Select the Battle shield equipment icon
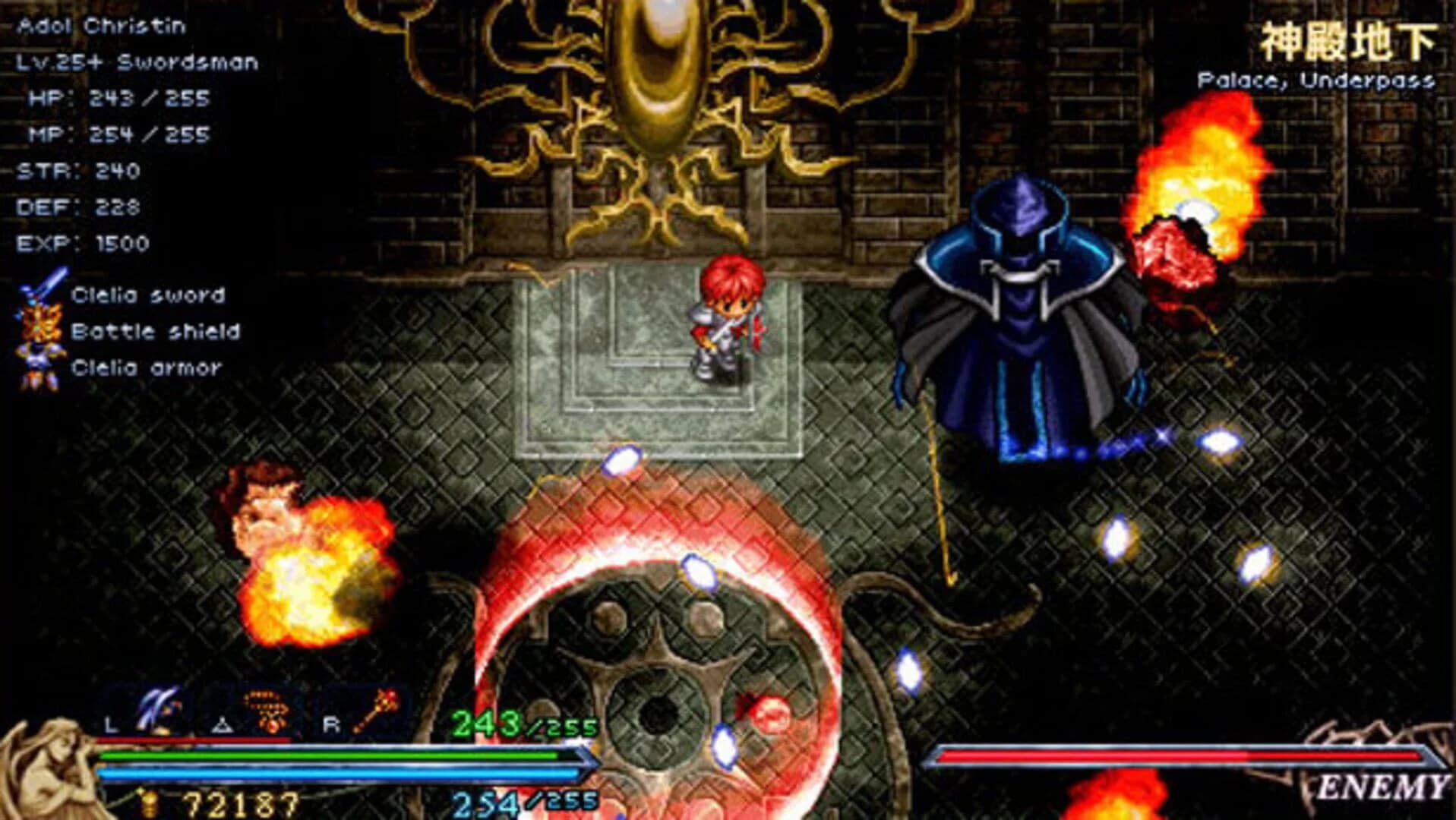The image size is (1456, 820). click(x=39, y=330)
